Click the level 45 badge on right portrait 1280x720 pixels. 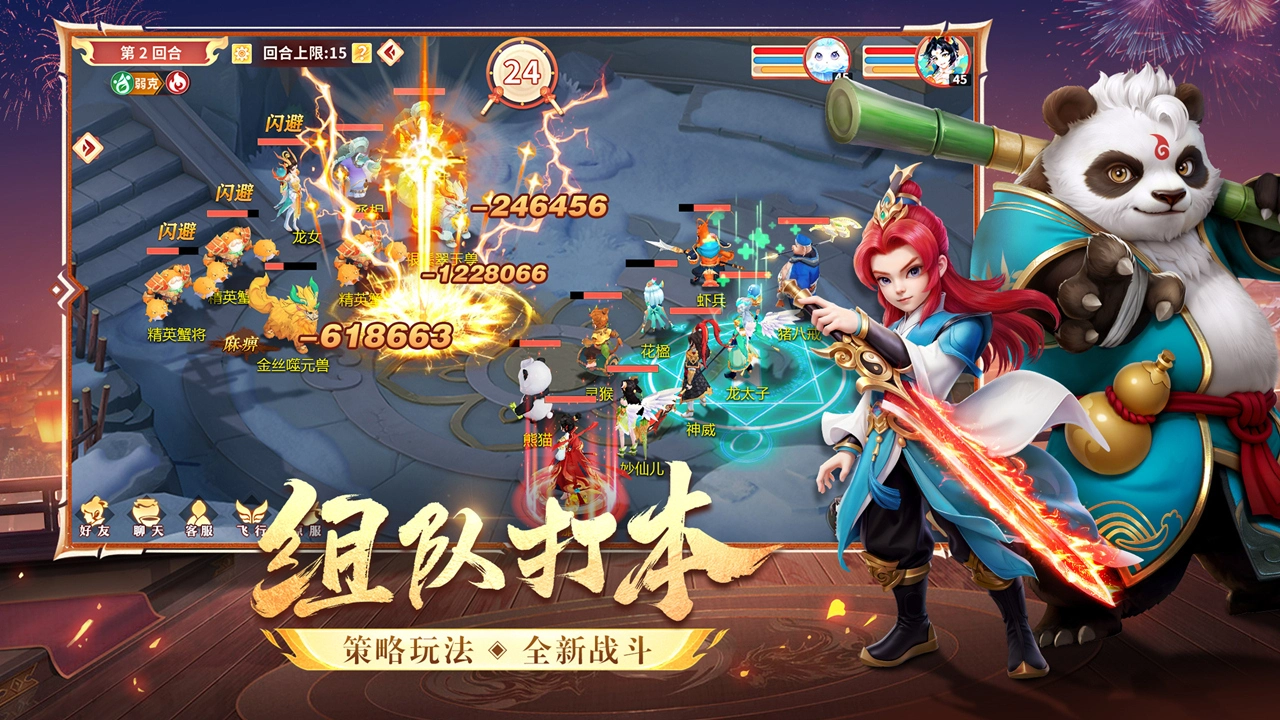tap(959, 80)
